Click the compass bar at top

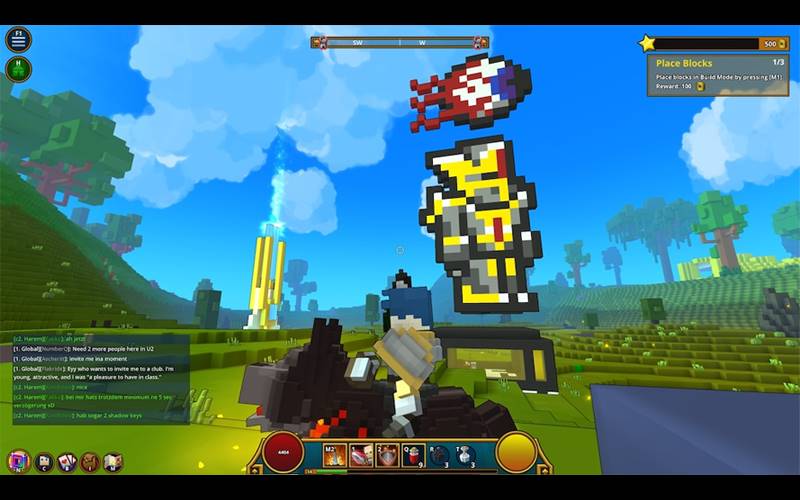pos(399,43)
